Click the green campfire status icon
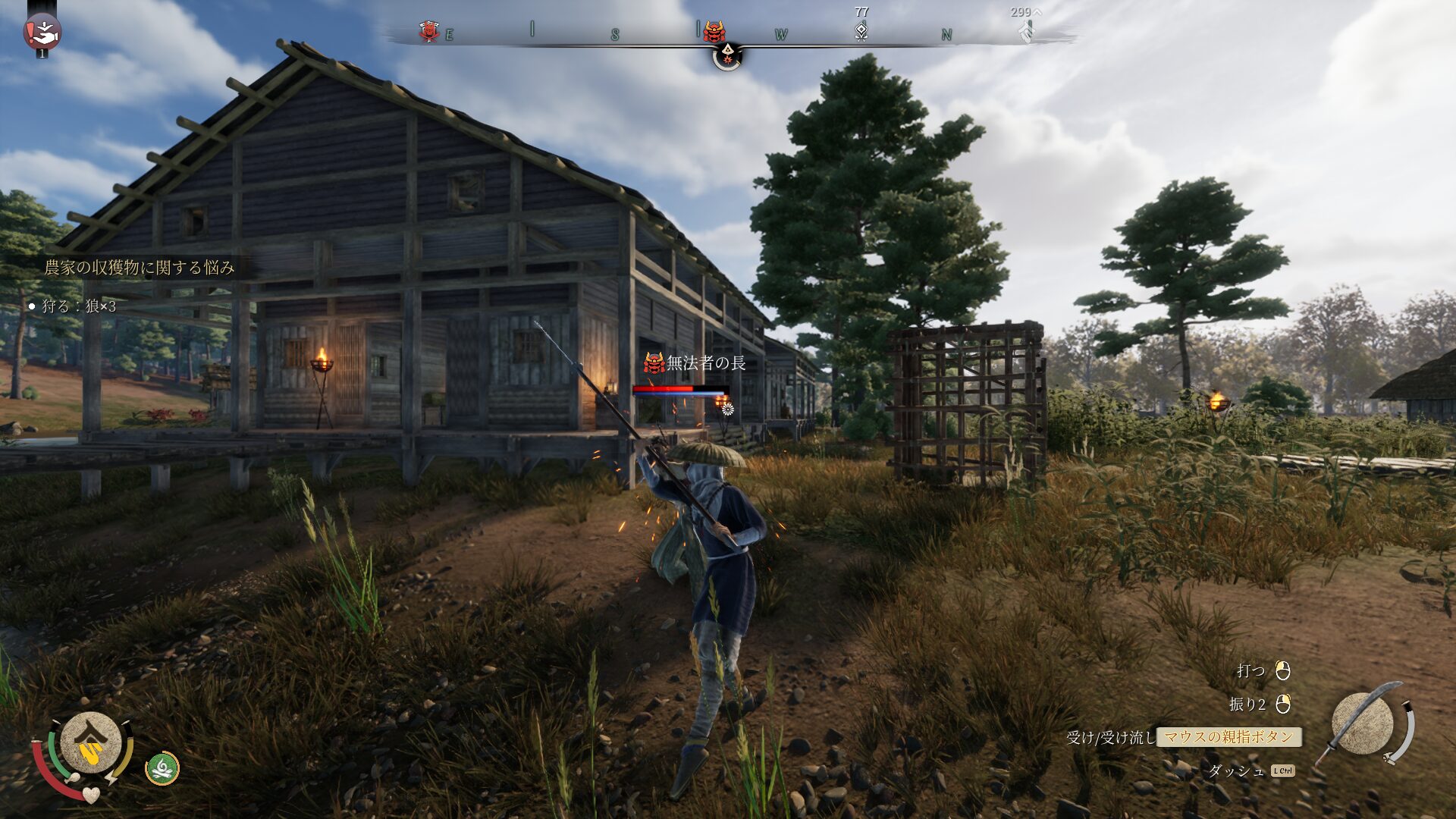This screenshot has width=1456, height=819. (x=162, y=768)
